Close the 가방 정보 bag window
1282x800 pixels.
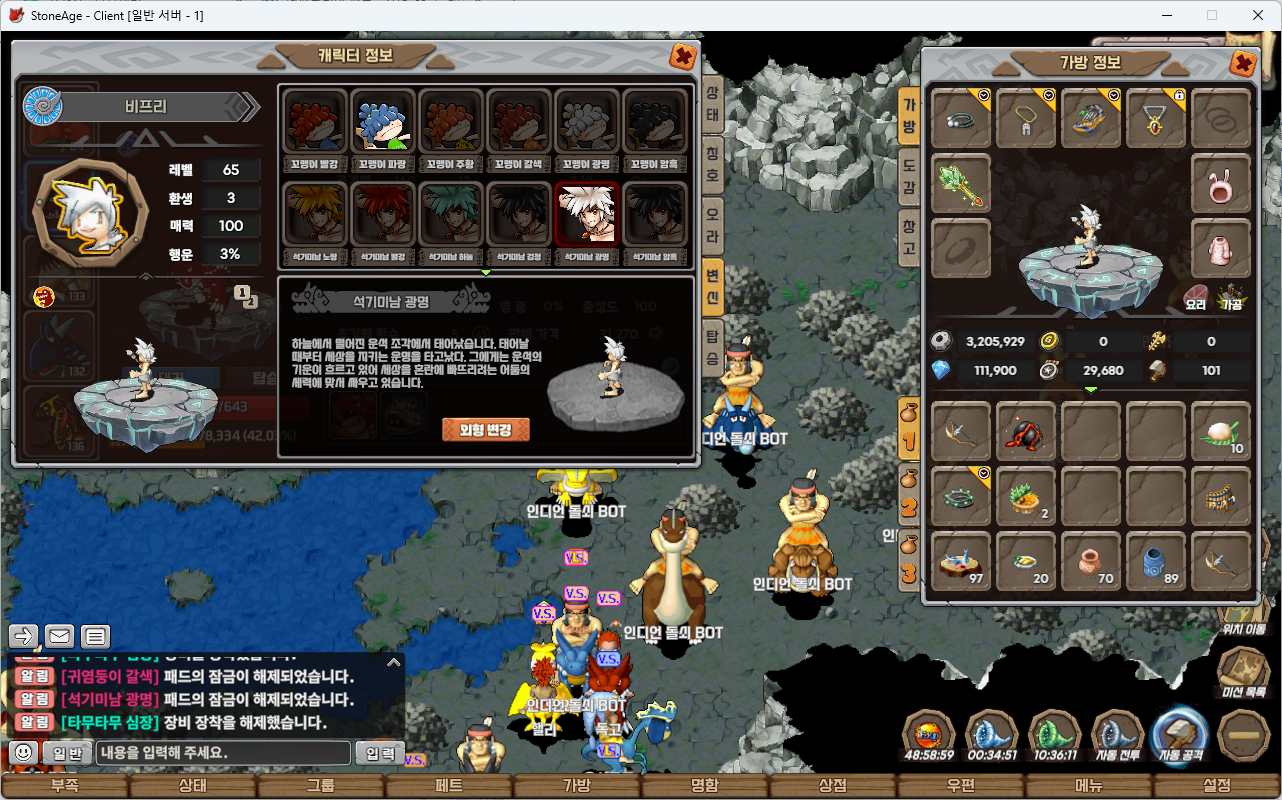(x=1243, y=63)
